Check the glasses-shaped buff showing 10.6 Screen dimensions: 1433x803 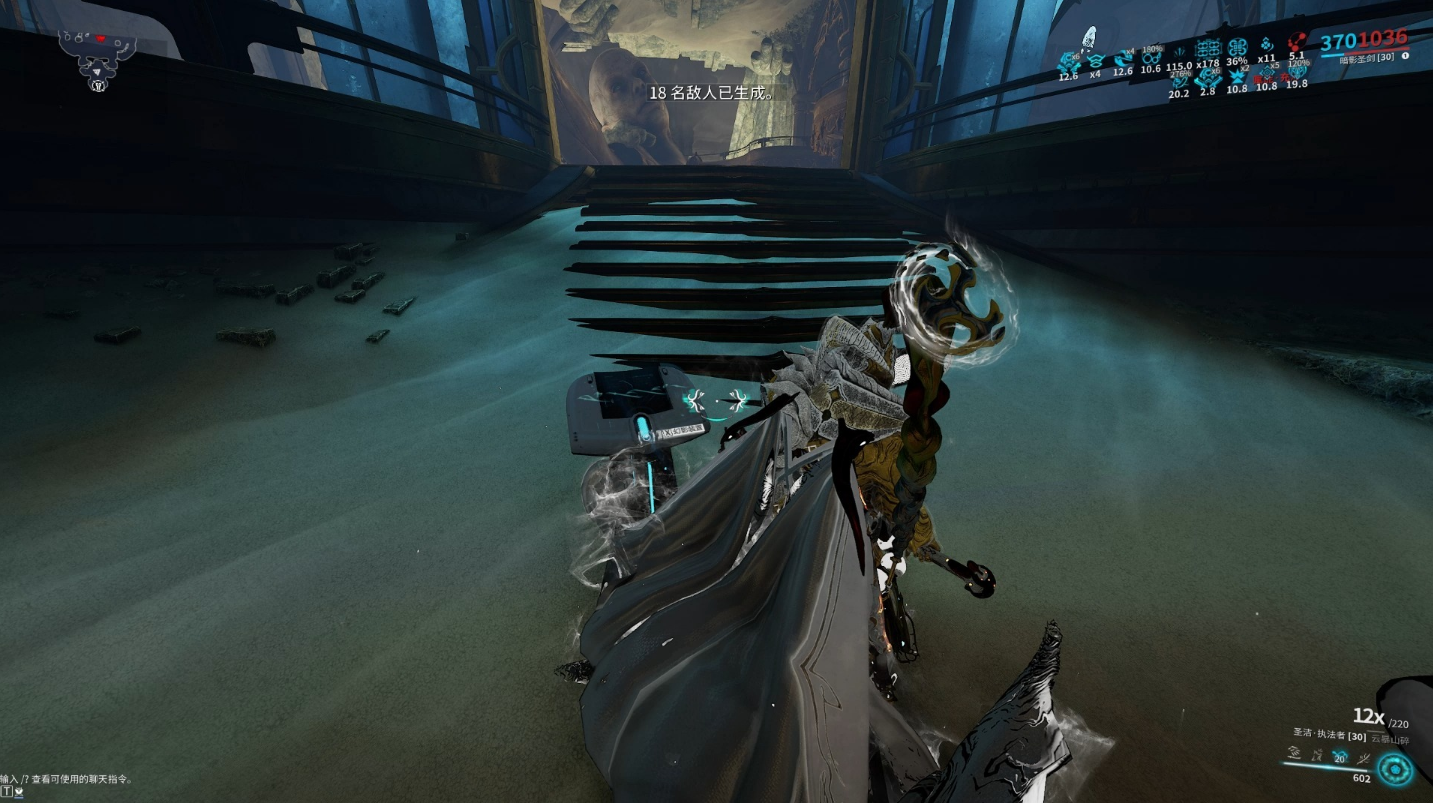click(1151, 58)
